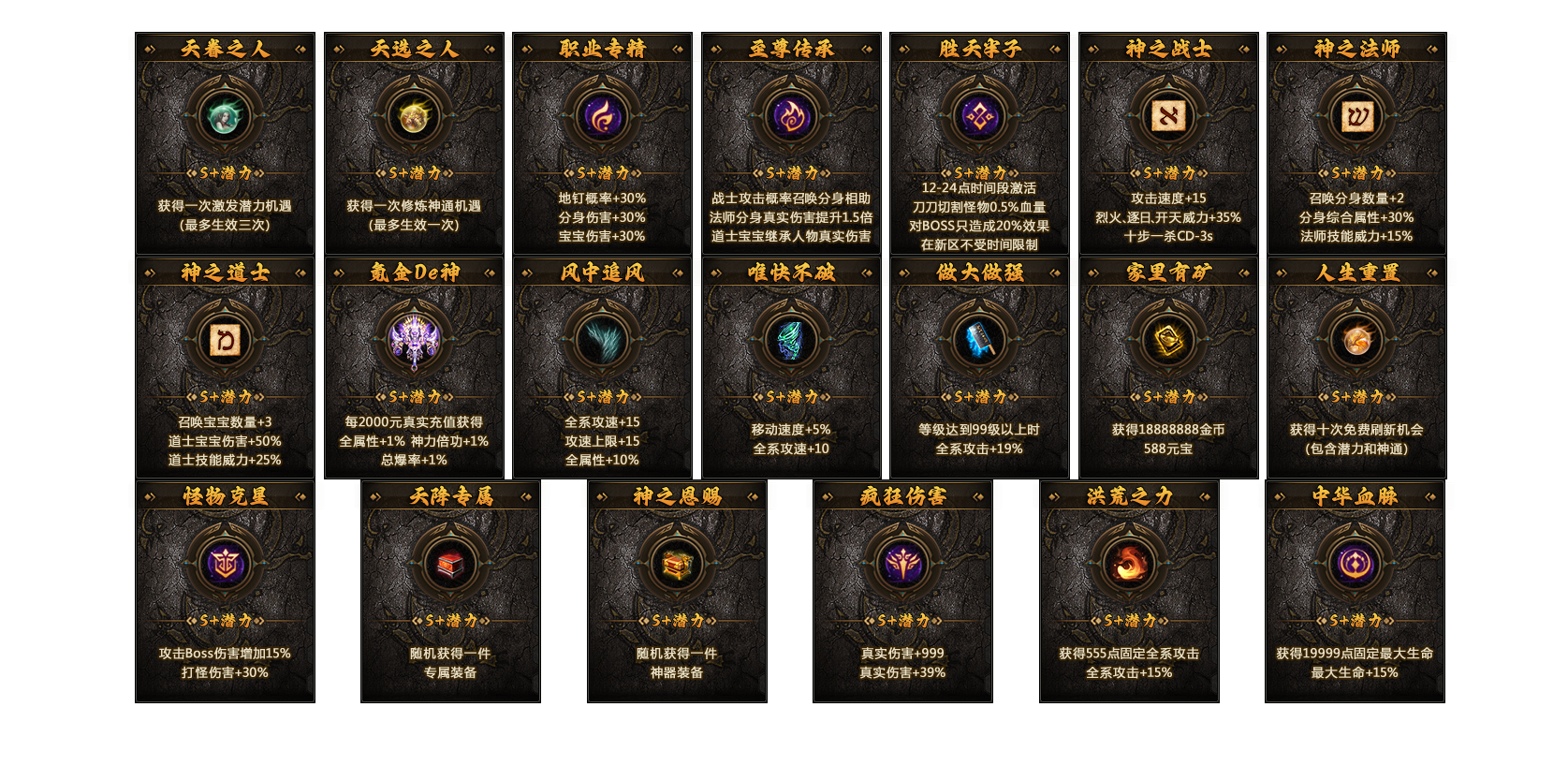Pick the 职业专精 talent card

pos(602,143)
